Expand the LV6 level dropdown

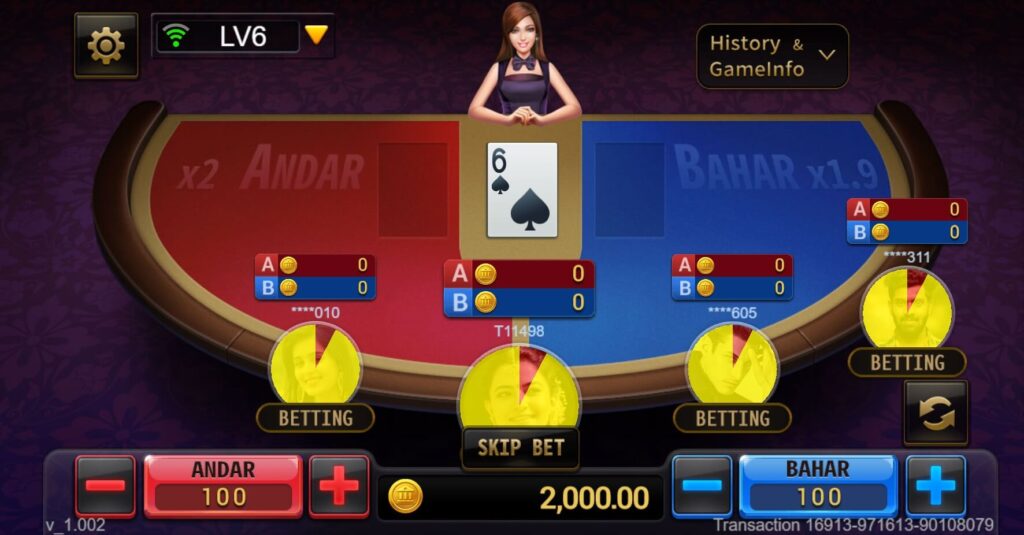click(316, 35)
